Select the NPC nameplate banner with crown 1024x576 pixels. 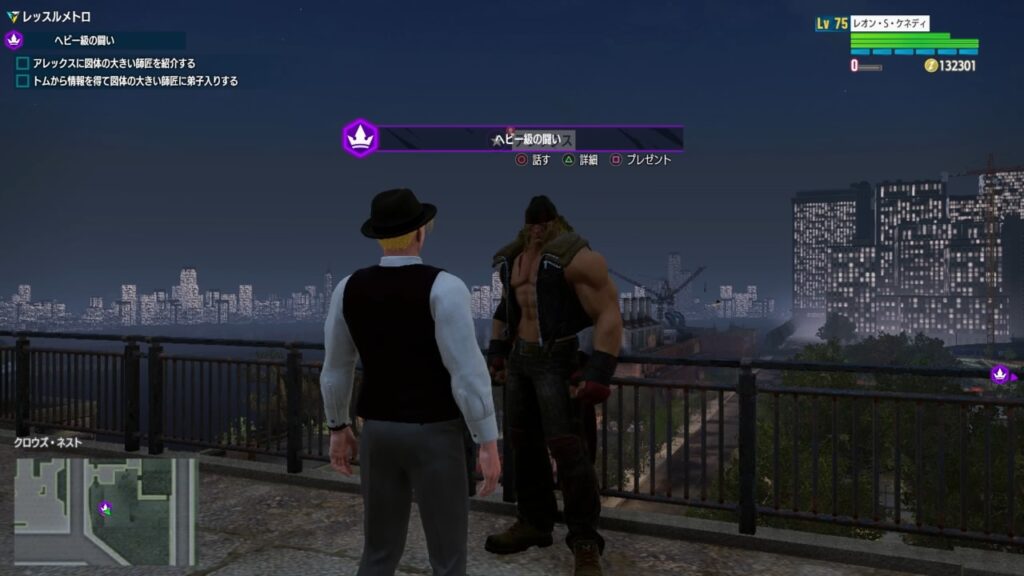click(x=514, y=139)
